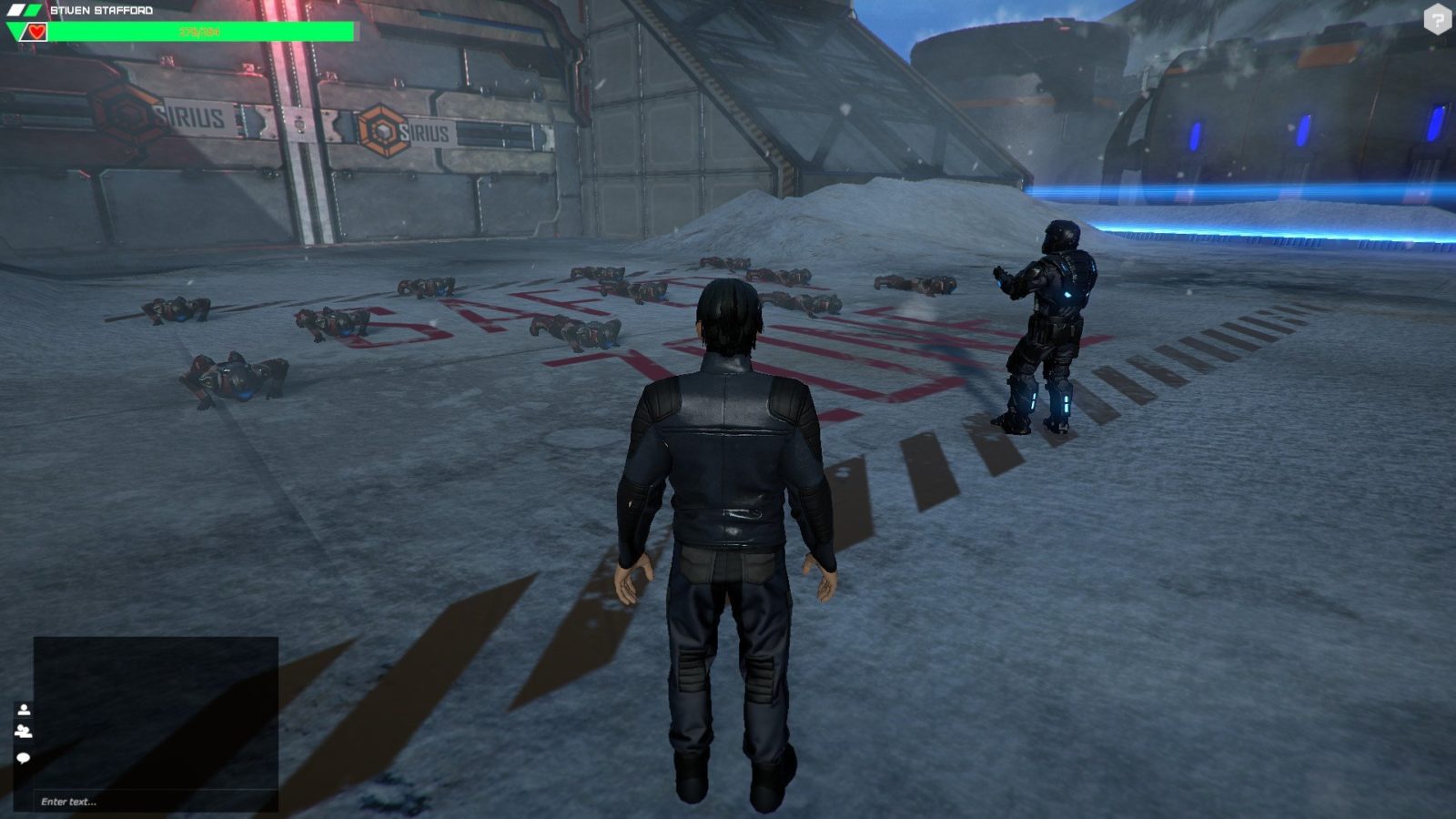Select the single-person chat channel icon
1456x819 pixels.
(24, 710)
